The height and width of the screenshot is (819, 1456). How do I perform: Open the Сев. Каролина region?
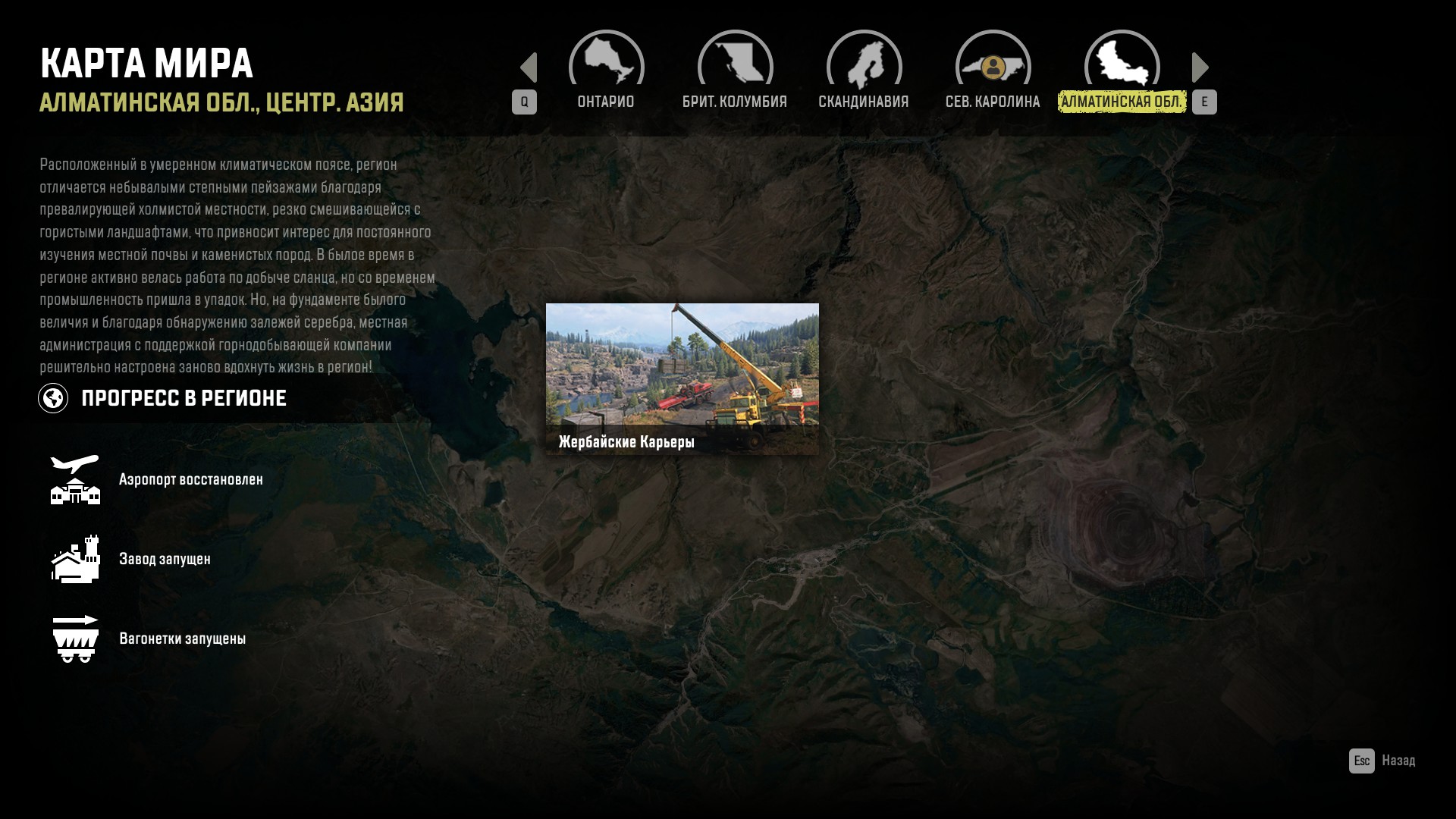[993, 71]
